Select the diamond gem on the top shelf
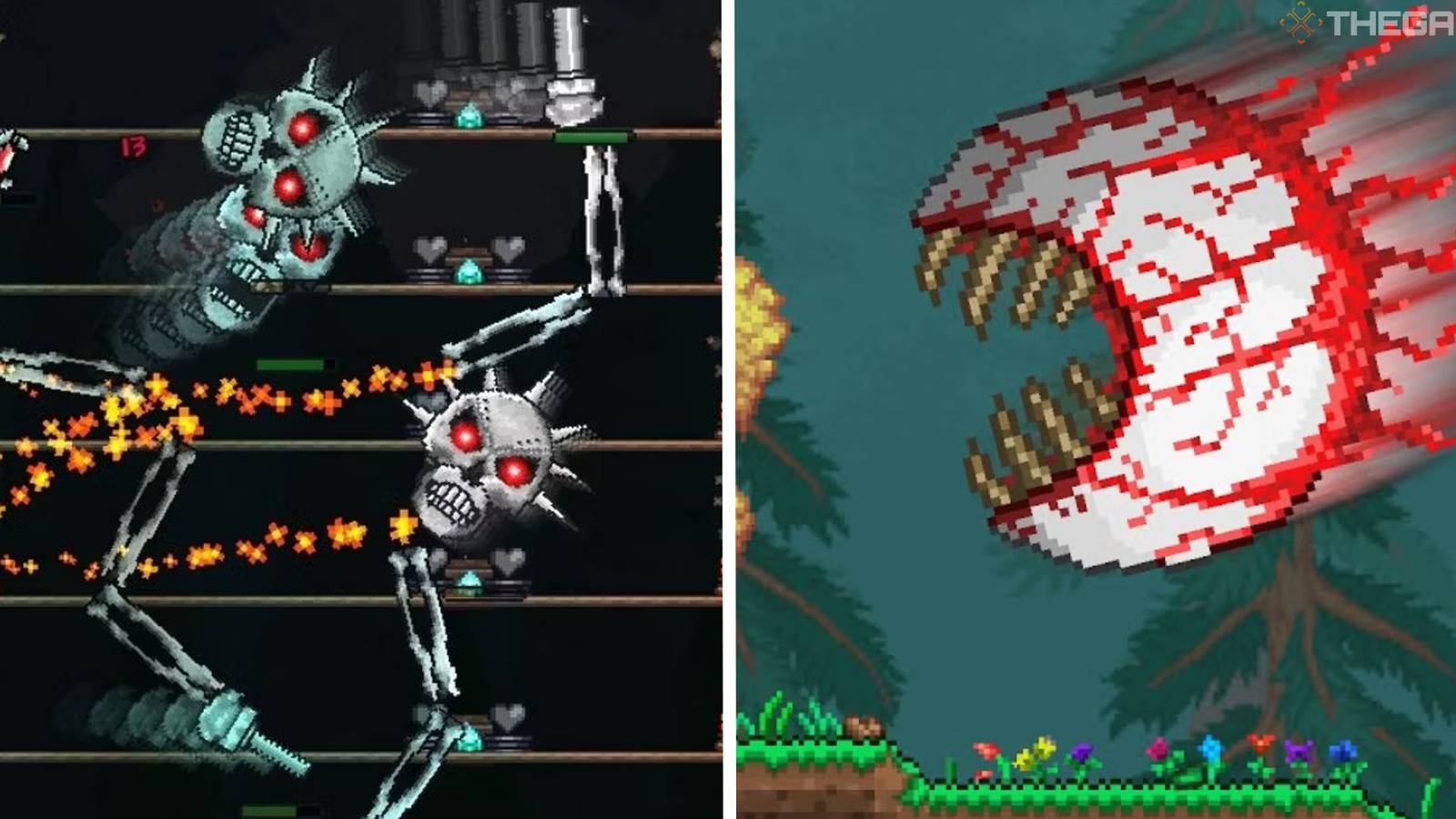The image size is (1456, 819). click(470, 115)
